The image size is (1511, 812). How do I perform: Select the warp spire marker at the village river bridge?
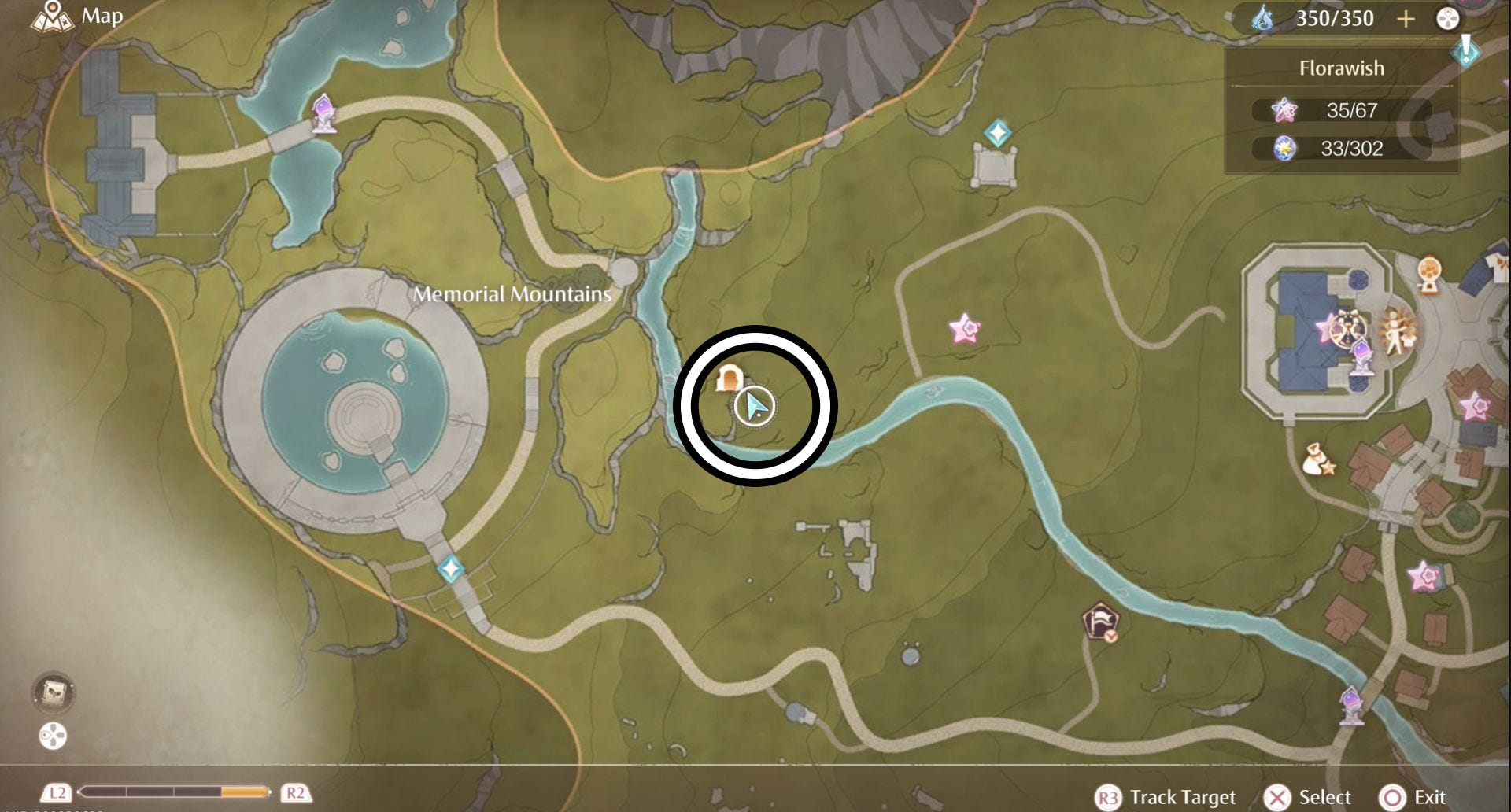click(x=1351, y=704)
